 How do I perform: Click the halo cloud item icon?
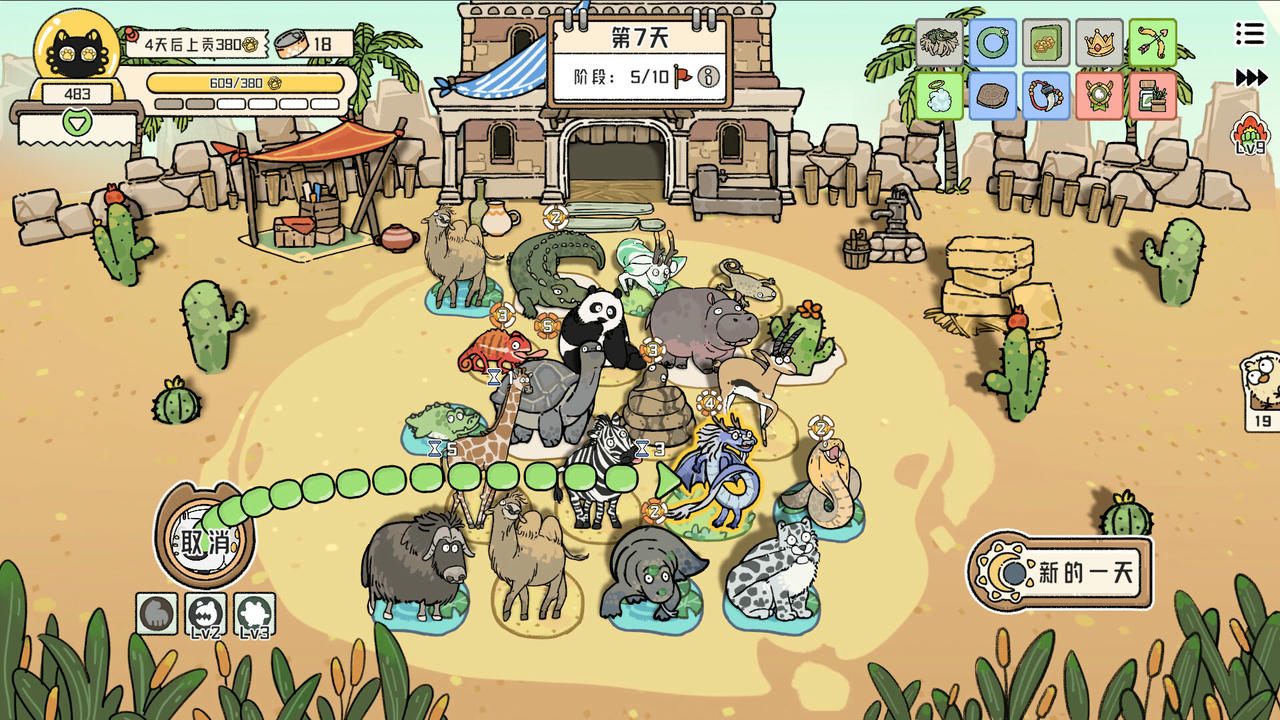pos(940,95)
